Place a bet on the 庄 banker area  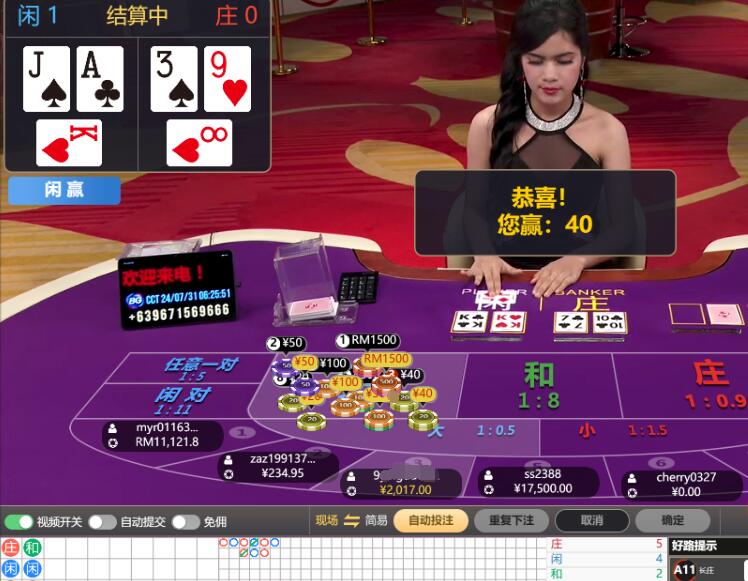[x=706, y=384]
